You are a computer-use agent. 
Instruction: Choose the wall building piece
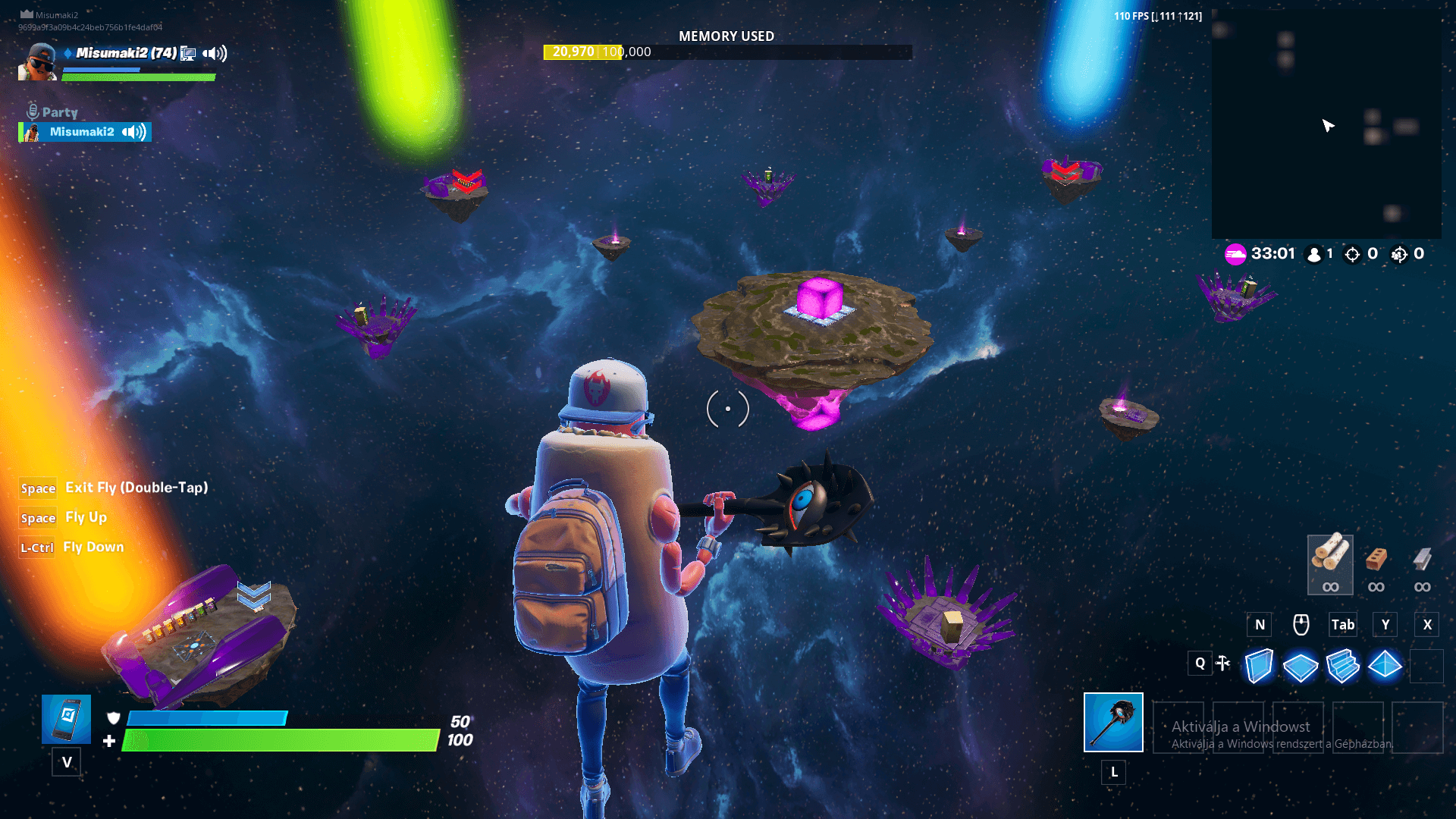1259,666
